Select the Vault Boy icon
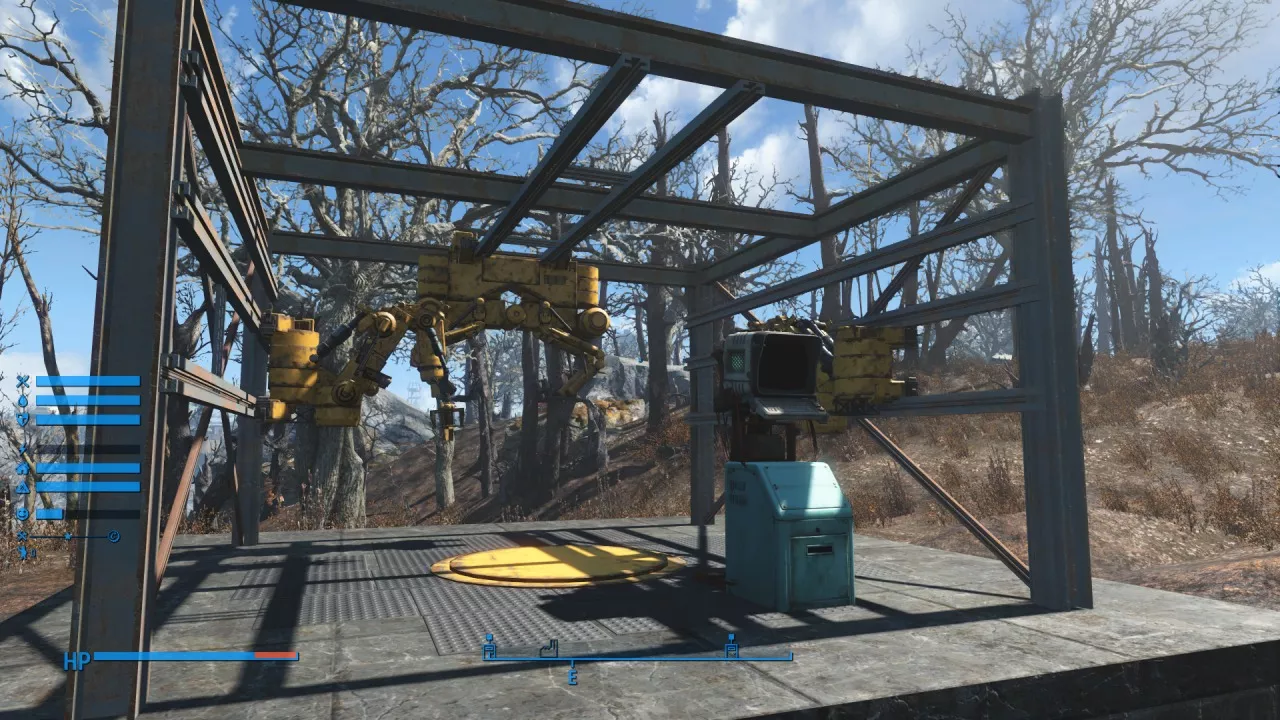Image resolution: width=1280 pixels, height=720 pixels. coord(22,552)
